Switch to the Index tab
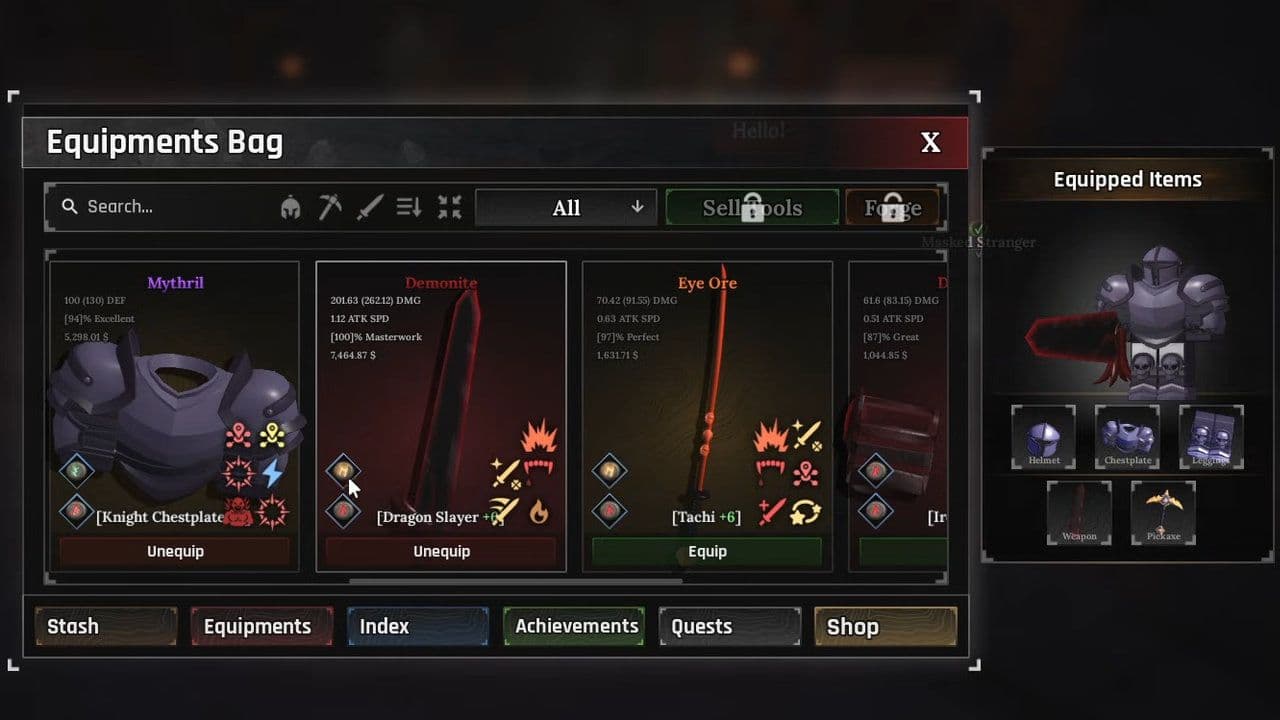The width and height of the screenshot is (1280, 720). point(418,627)
